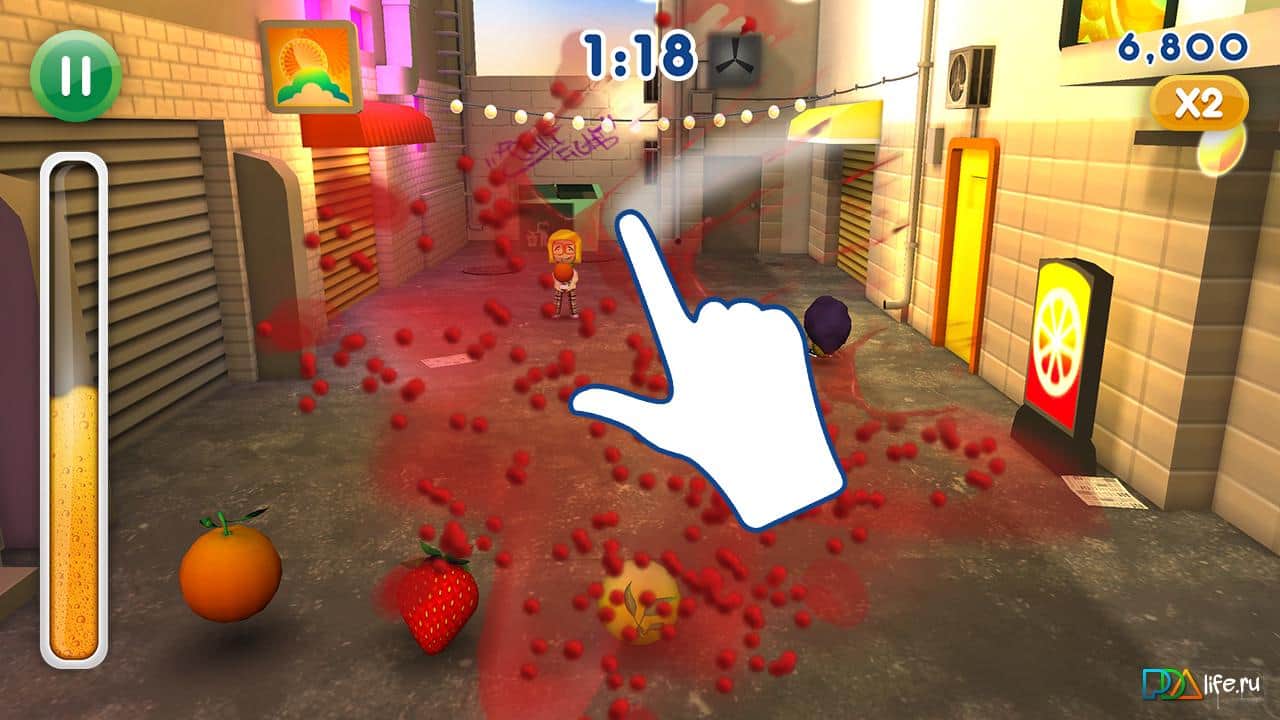Tap the orange fruit on the ground
The height and width of the screenshot is (720, 1280).
point(230,575)
